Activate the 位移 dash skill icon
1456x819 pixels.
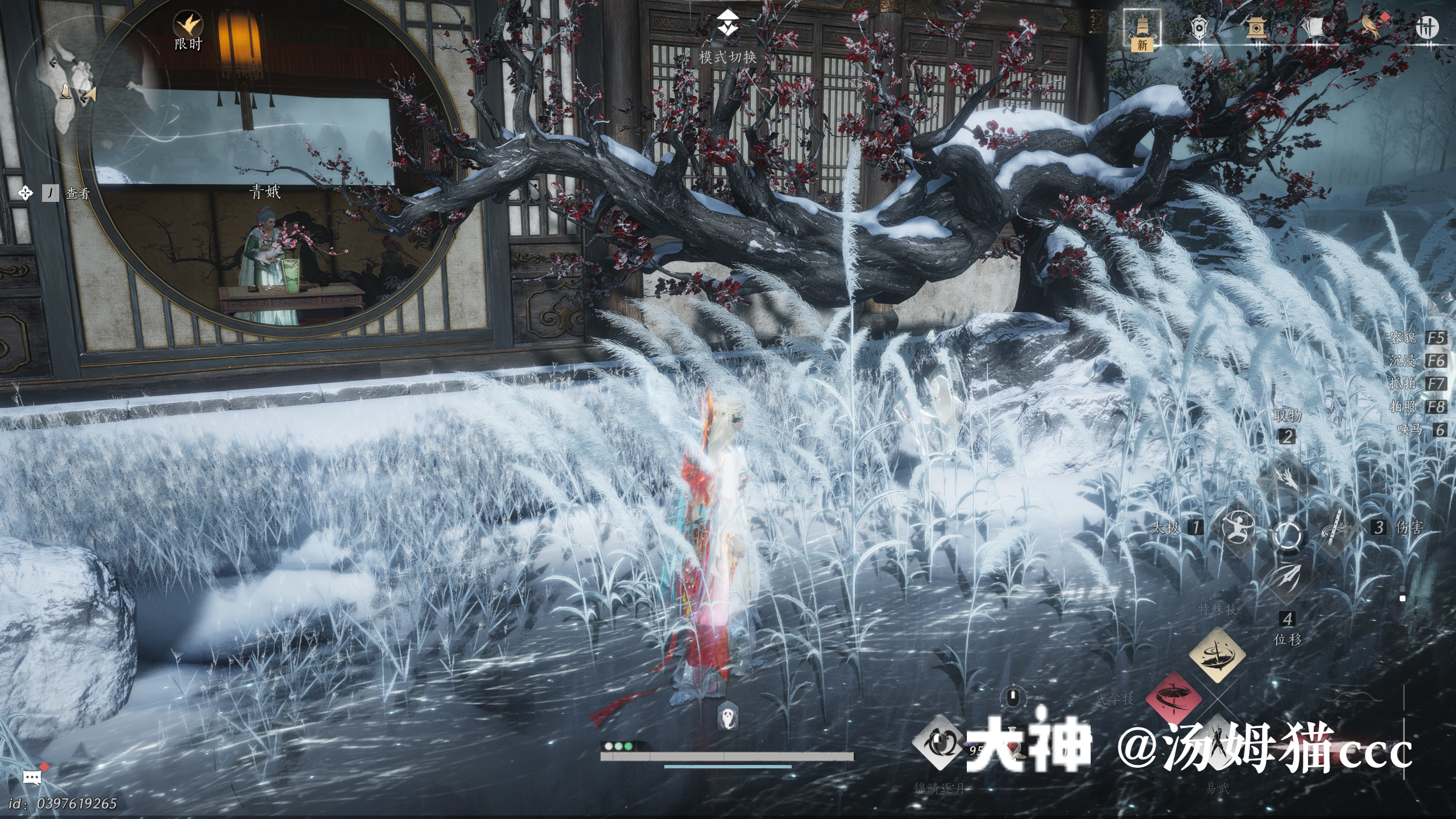[1287, 580]
